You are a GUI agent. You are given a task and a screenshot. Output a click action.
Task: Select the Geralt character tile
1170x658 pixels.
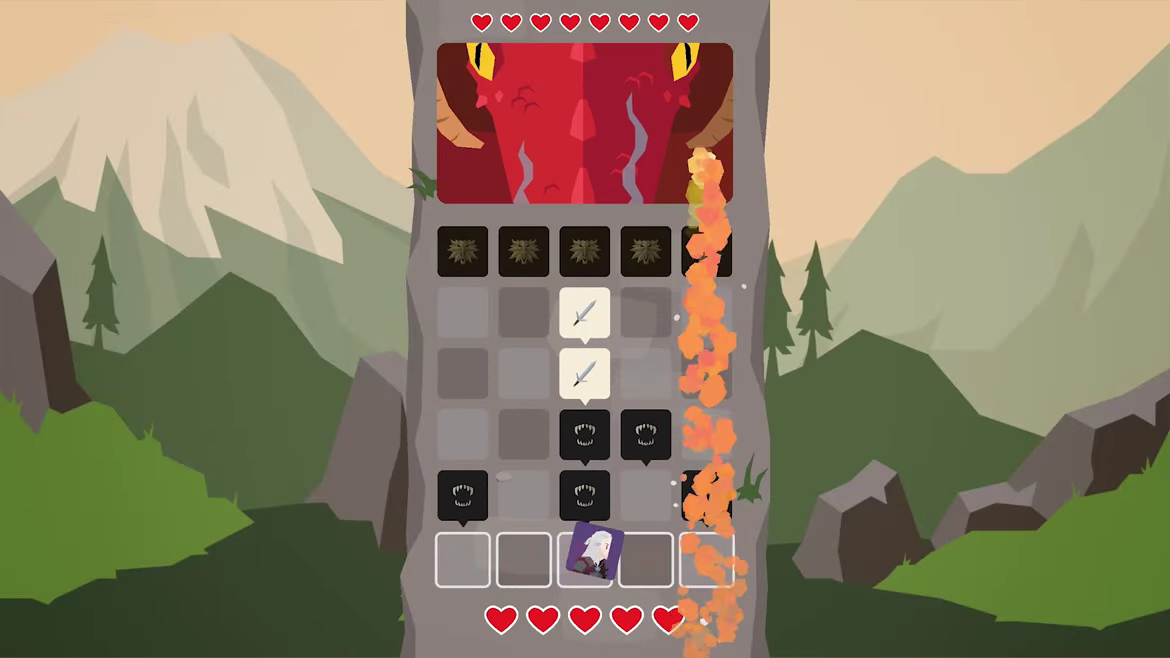(594, 552)
